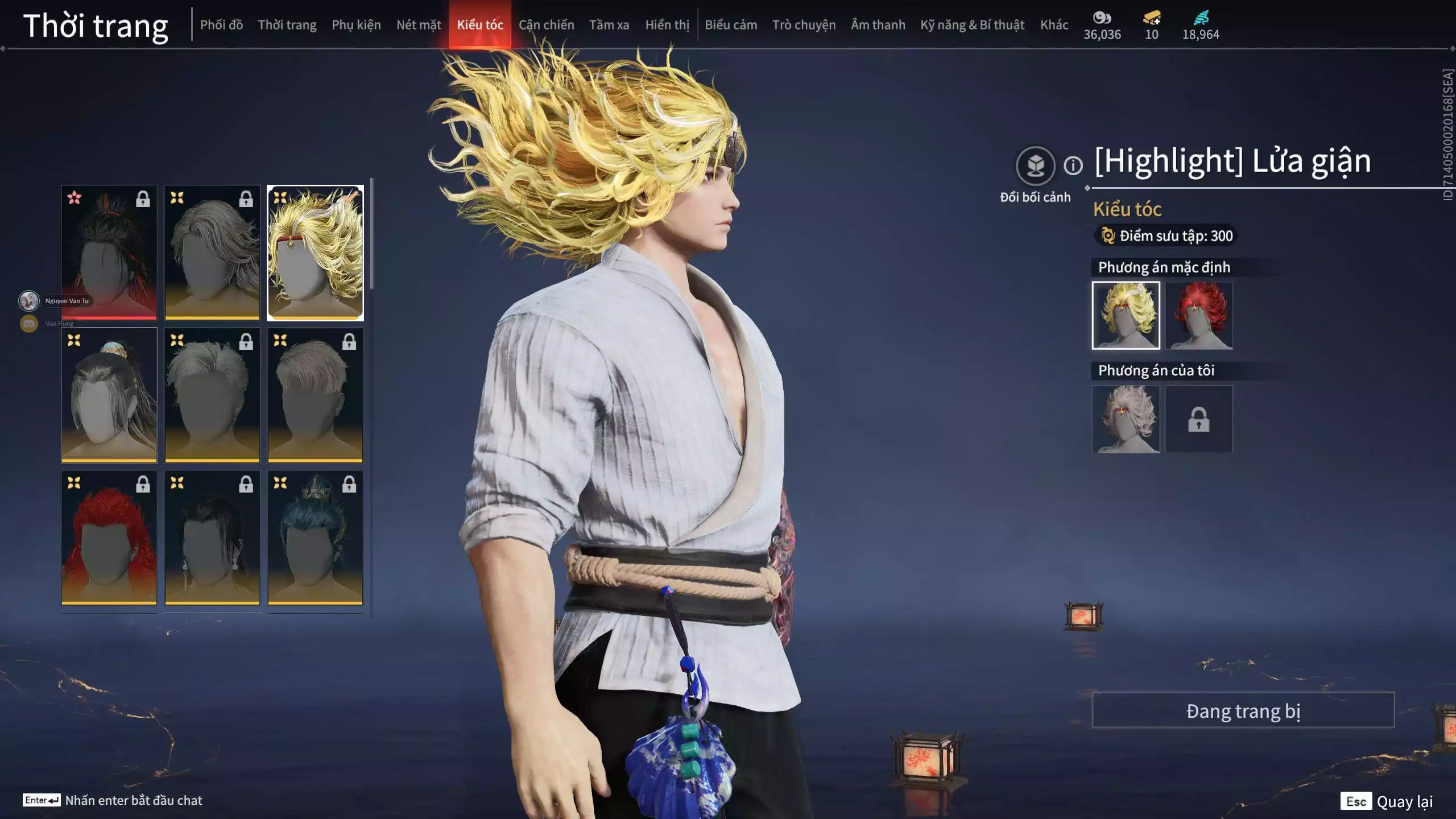Select the Hiển thị tab
Viewport: 1456px width, 819px height.
[667, 25]
